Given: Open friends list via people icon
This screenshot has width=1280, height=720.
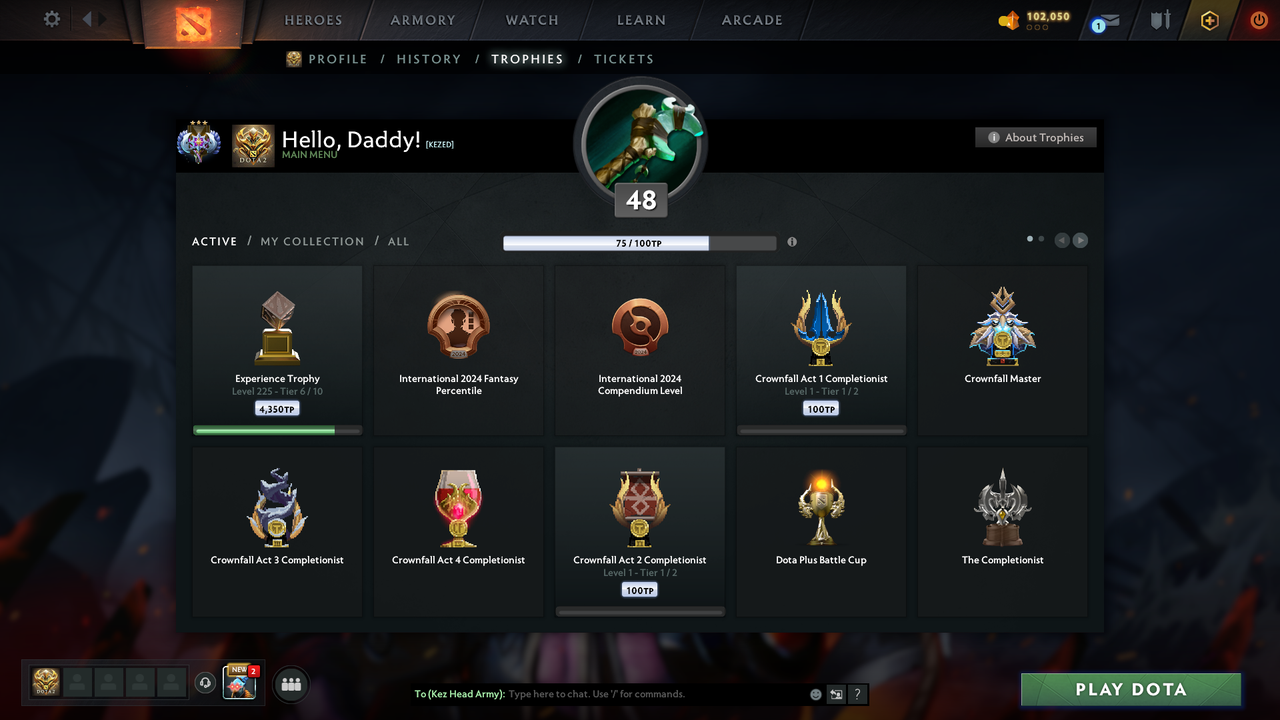Looking at the screenshot, I should [290, 684].
